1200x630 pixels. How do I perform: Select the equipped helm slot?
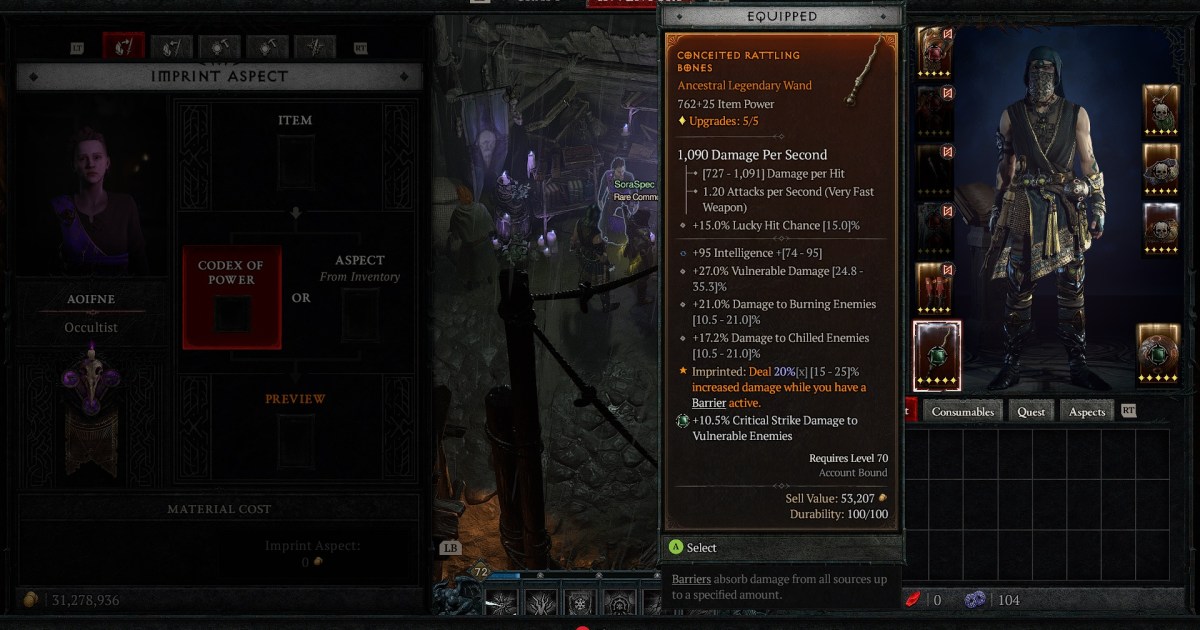tap(933, 51)
